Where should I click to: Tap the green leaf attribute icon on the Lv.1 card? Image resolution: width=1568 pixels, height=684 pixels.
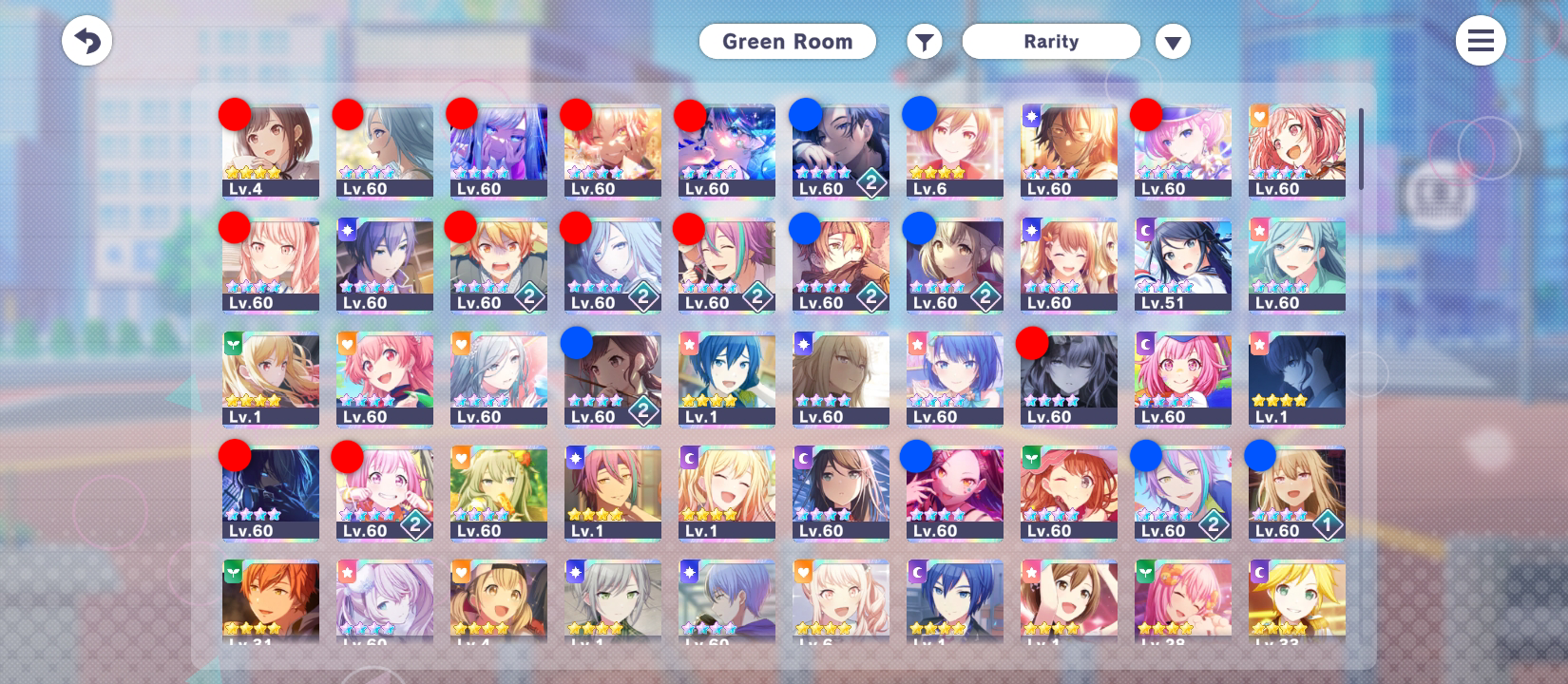tap(233, 344)
